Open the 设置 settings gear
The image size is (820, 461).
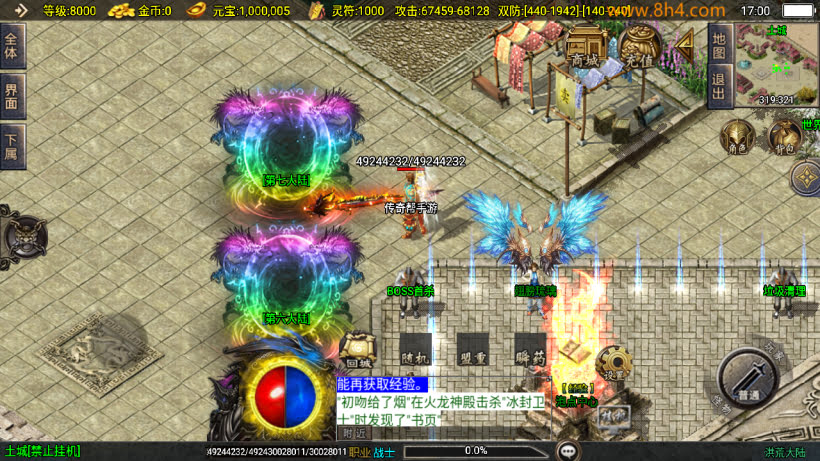612,362
